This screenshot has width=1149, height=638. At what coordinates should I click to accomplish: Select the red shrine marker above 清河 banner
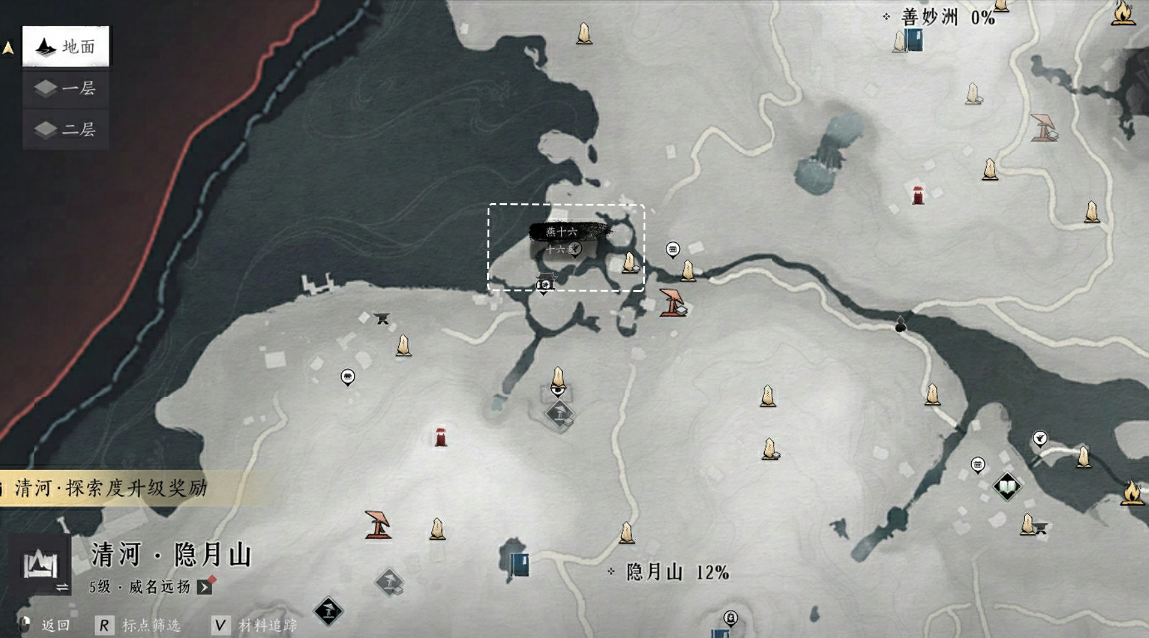tap(440, 437)
